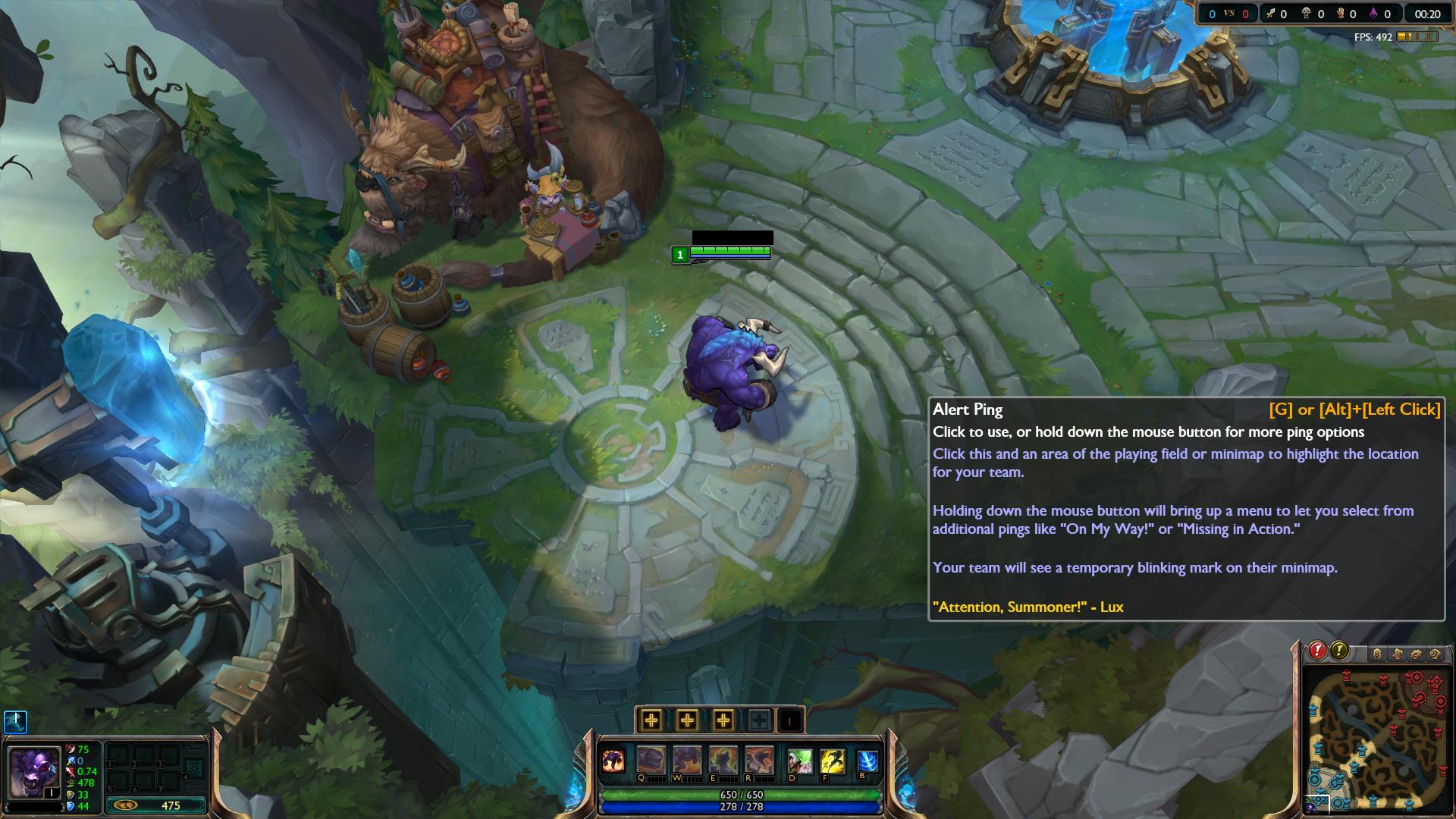Open the shop via the gold button

pyautogui.click(x=156, y=805)
